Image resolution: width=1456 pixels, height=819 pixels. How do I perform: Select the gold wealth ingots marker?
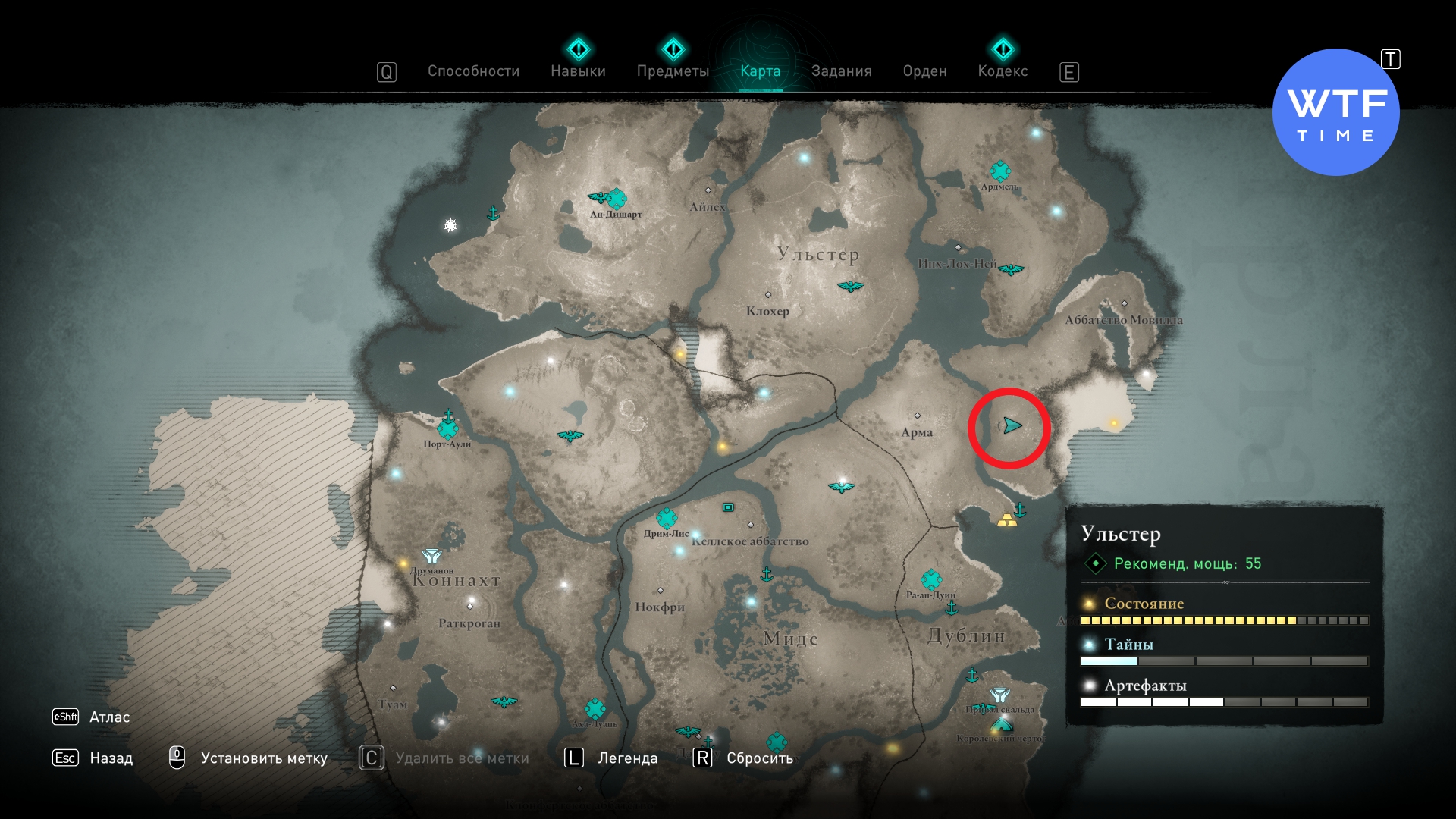1006,520
